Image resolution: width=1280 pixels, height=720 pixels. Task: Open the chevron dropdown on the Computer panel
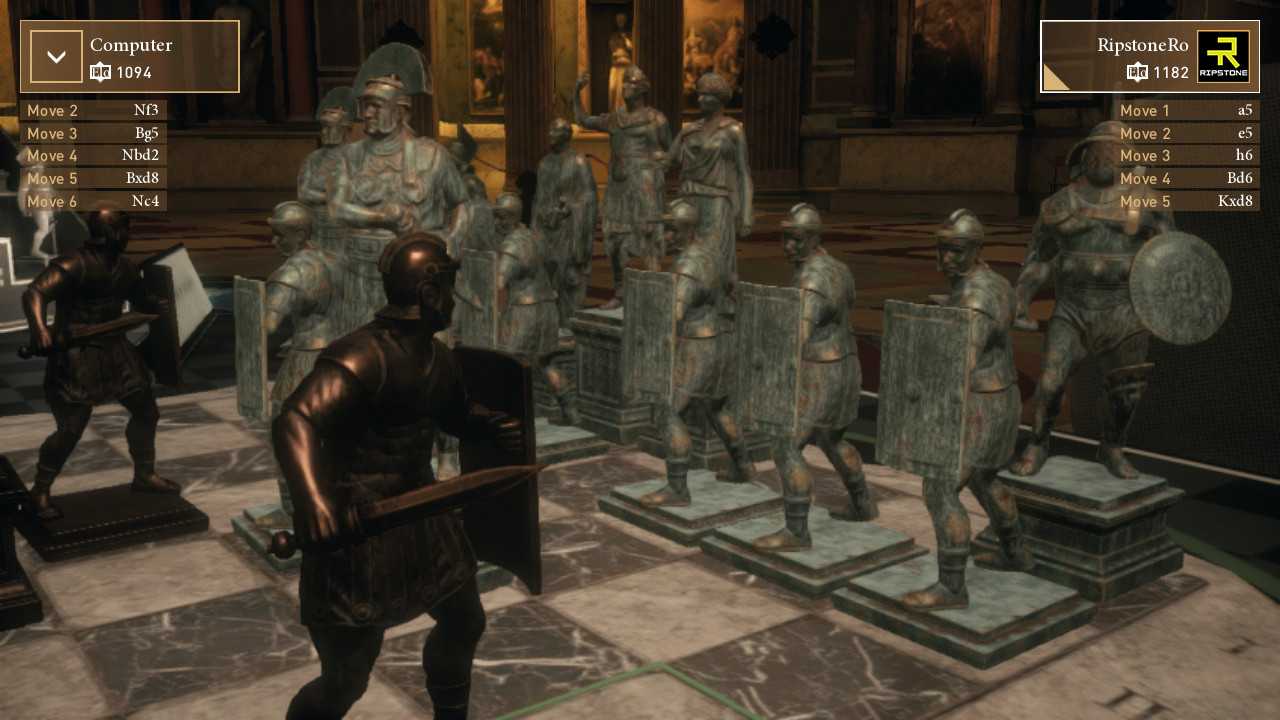[56, 56]
